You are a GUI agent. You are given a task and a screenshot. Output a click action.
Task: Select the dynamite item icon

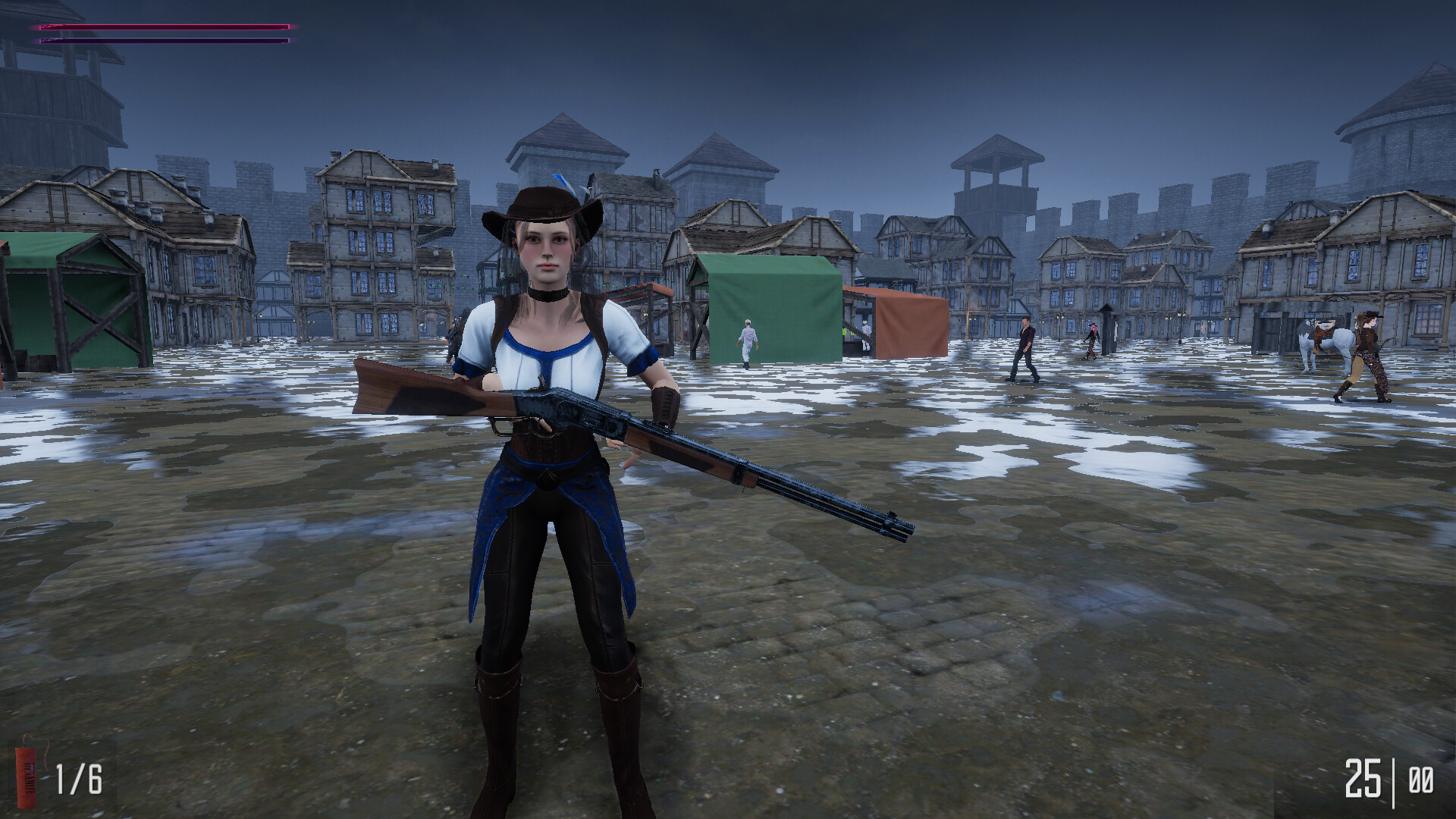(x=26, y=777)
